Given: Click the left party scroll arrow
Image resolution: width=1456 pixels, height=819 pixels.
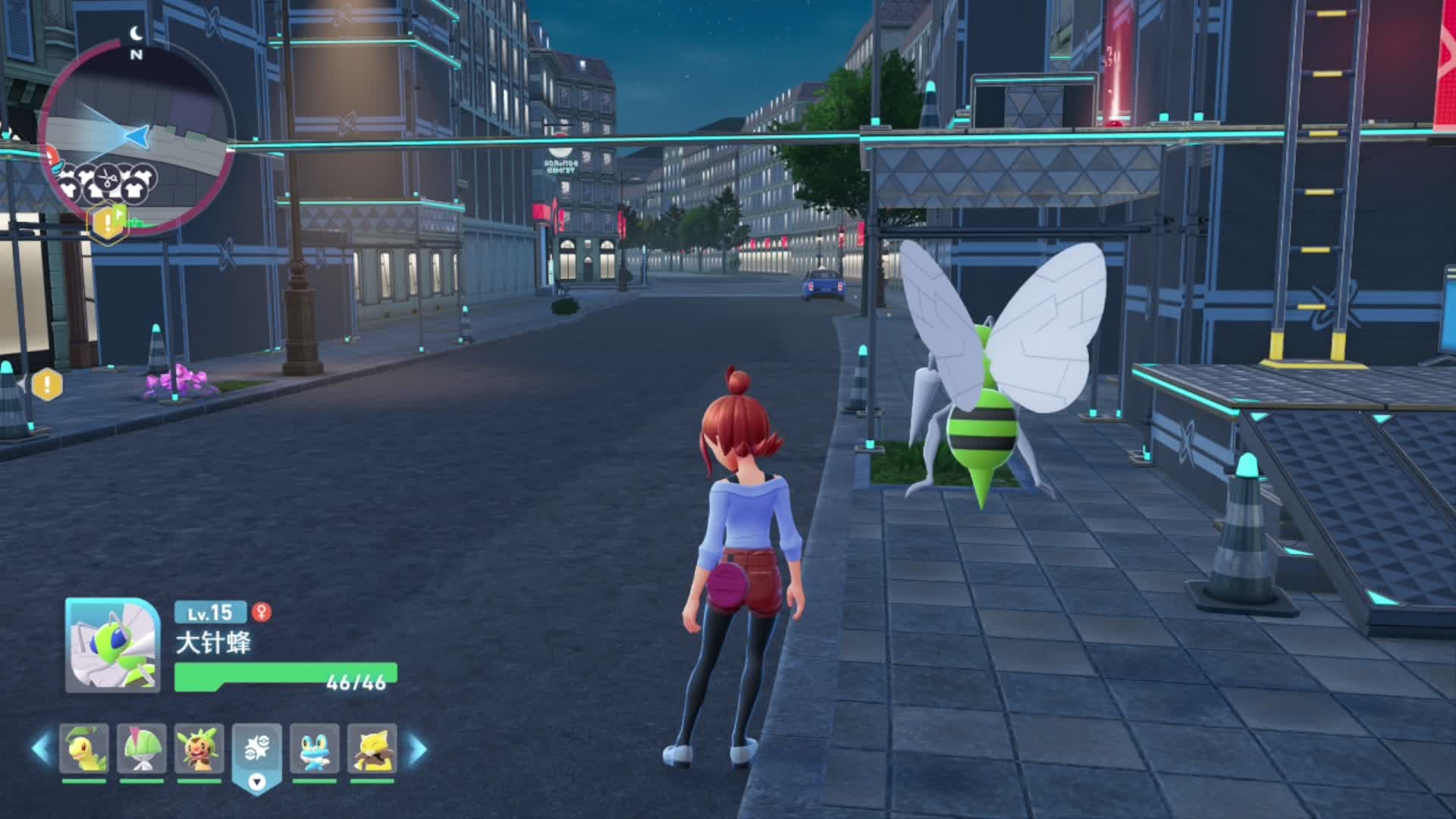Looking at the screenshot, I should (41, 748).
